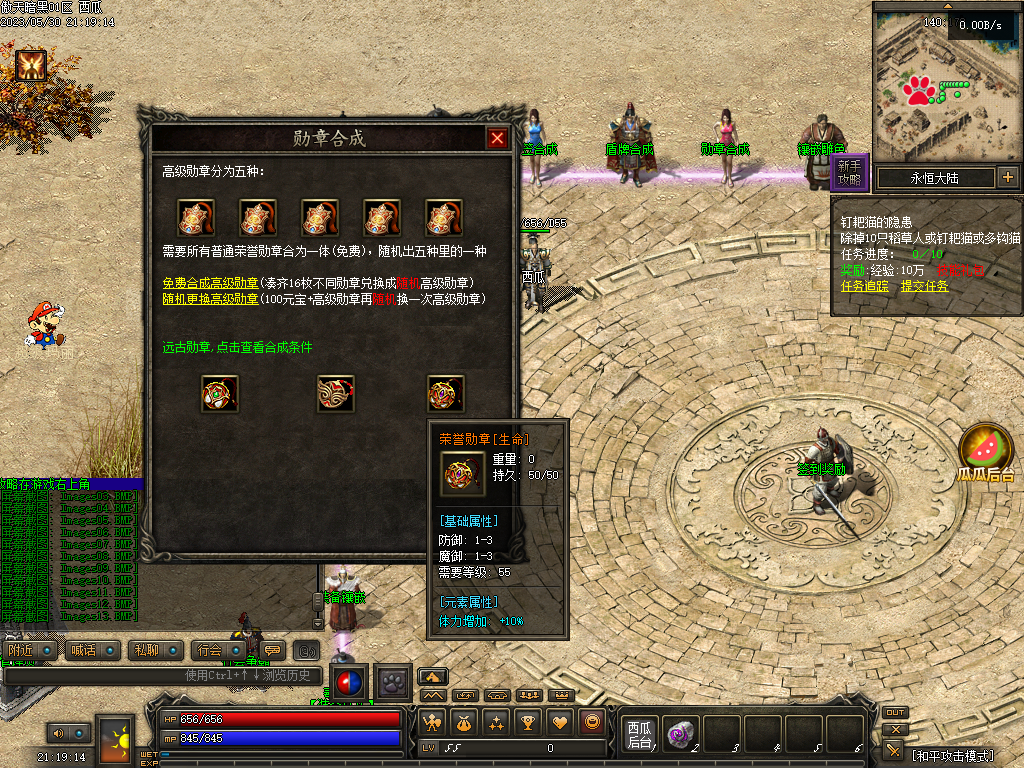Use the purple item in hotbar slot 2
Viewport: 1024px width, 768px height.
point(680,734)
